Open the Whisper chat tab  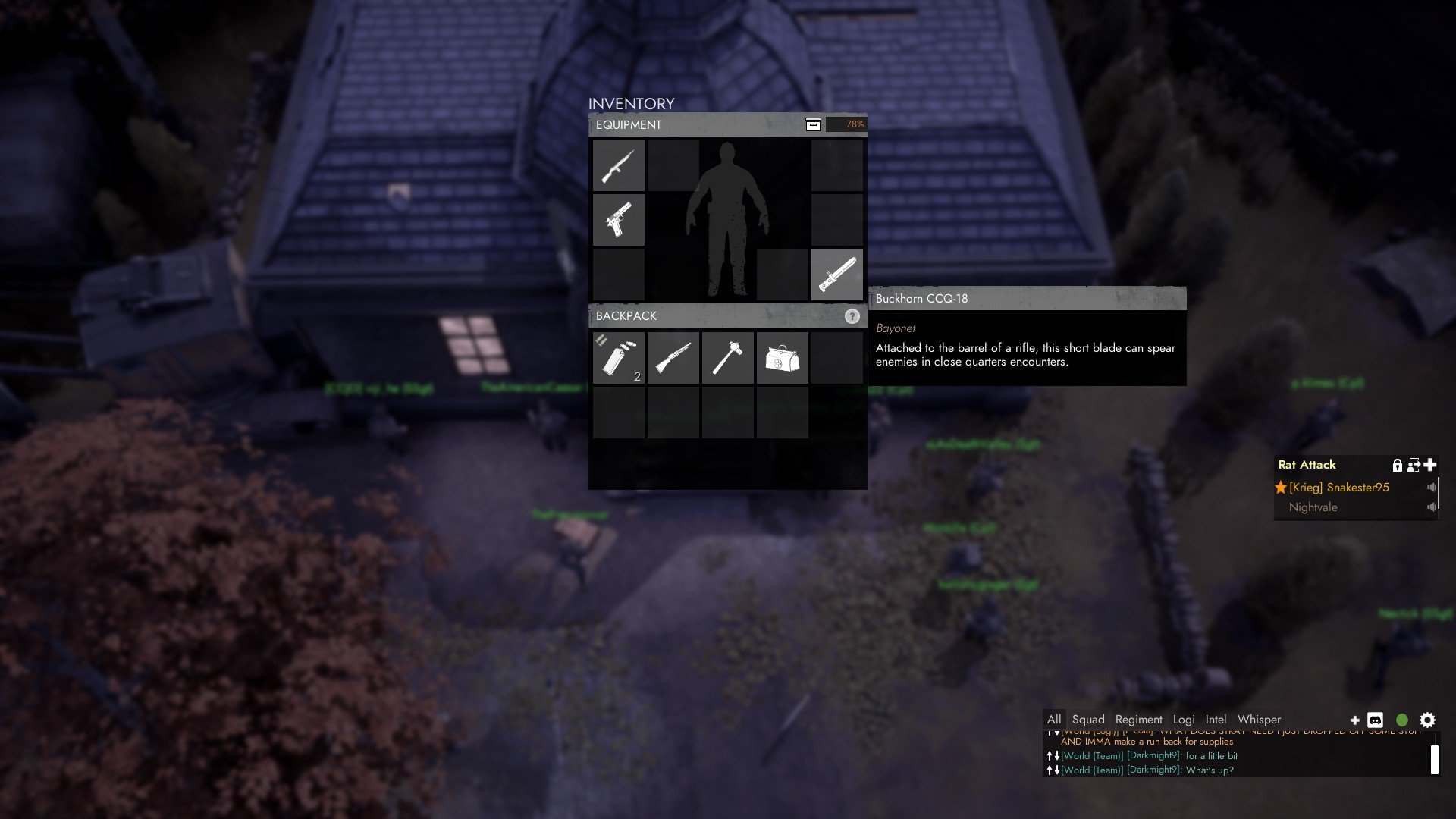pos(1259,720)
